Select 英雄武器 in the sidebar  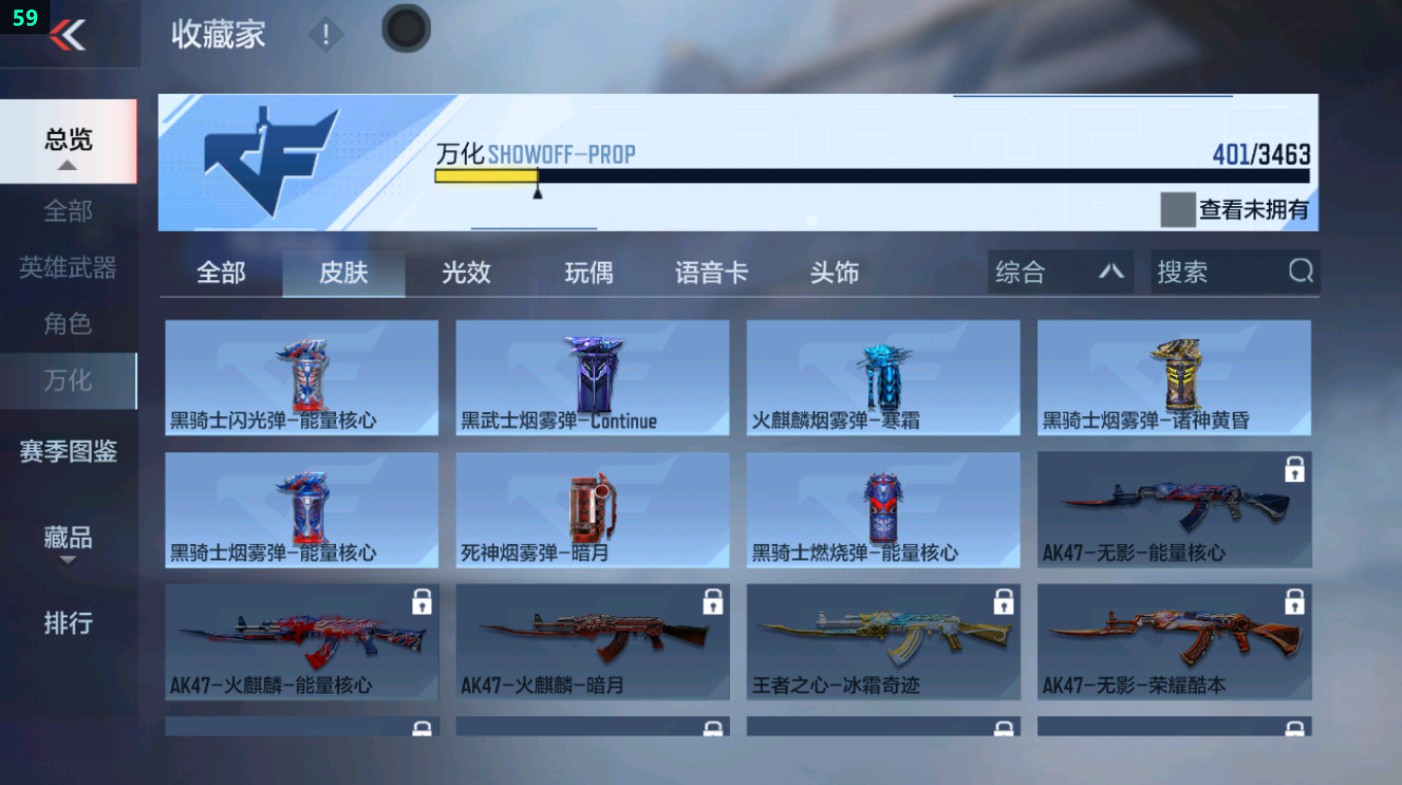click(68, 267)
